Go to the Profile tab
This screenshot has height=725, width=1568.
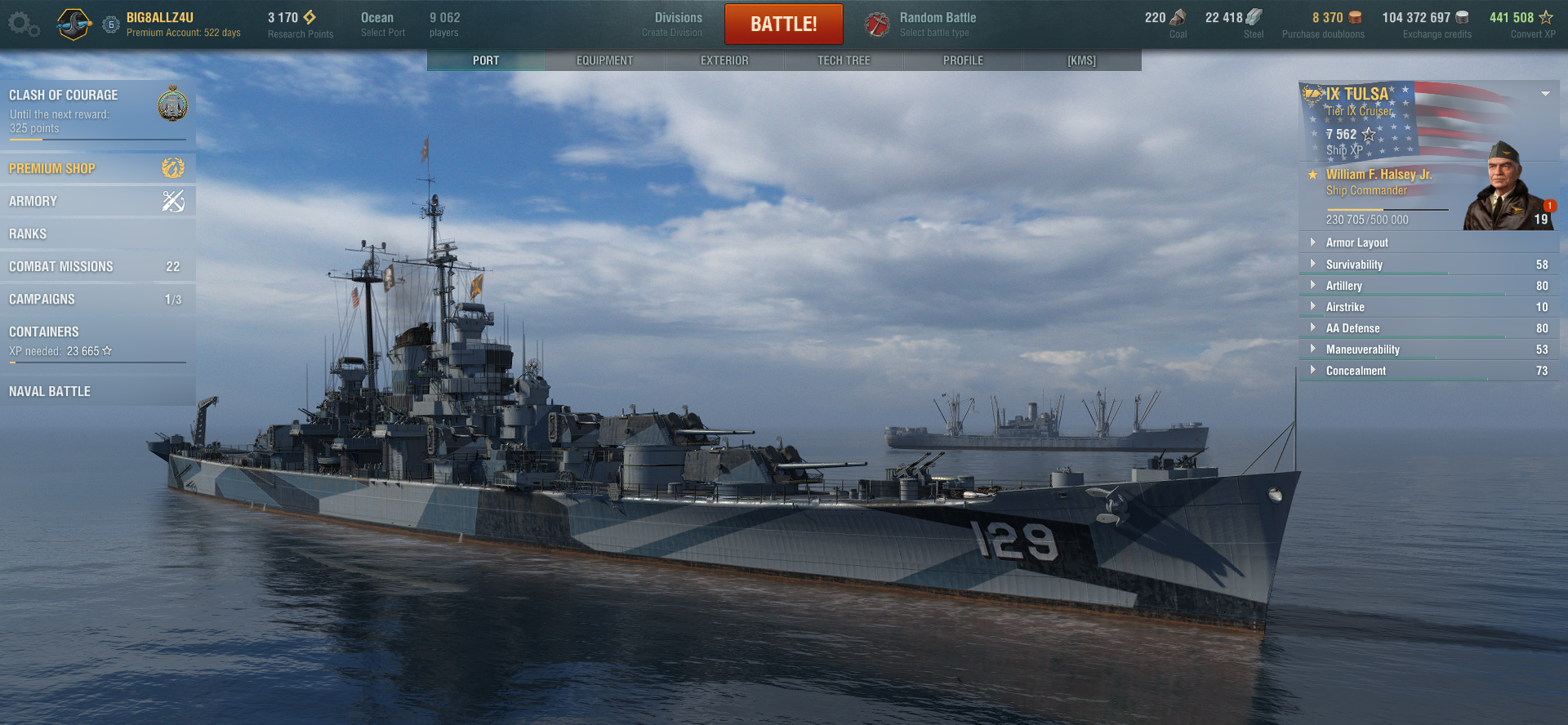[963, 60]
